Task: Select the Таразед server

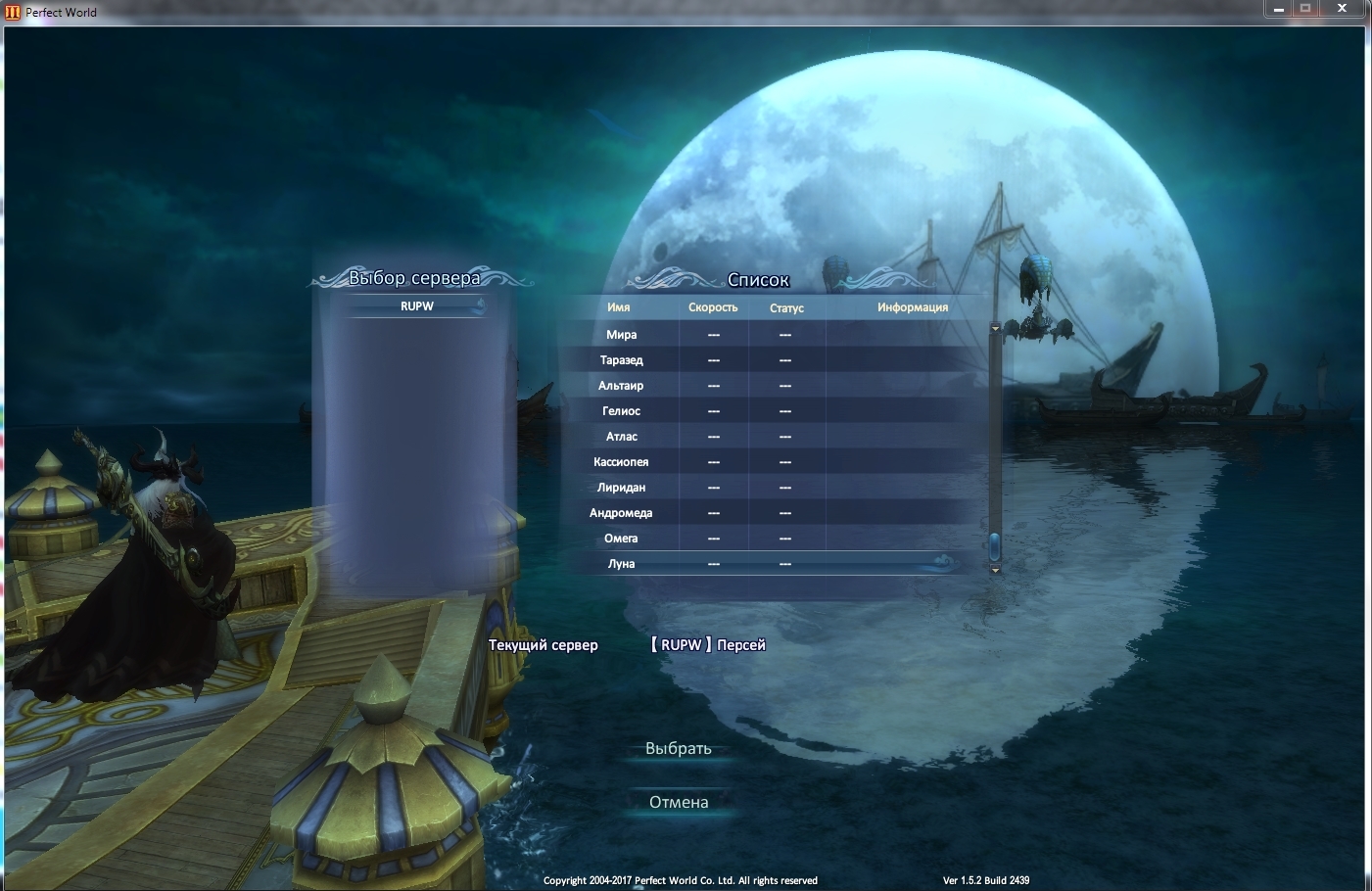Action: click(x=621, y=360)
